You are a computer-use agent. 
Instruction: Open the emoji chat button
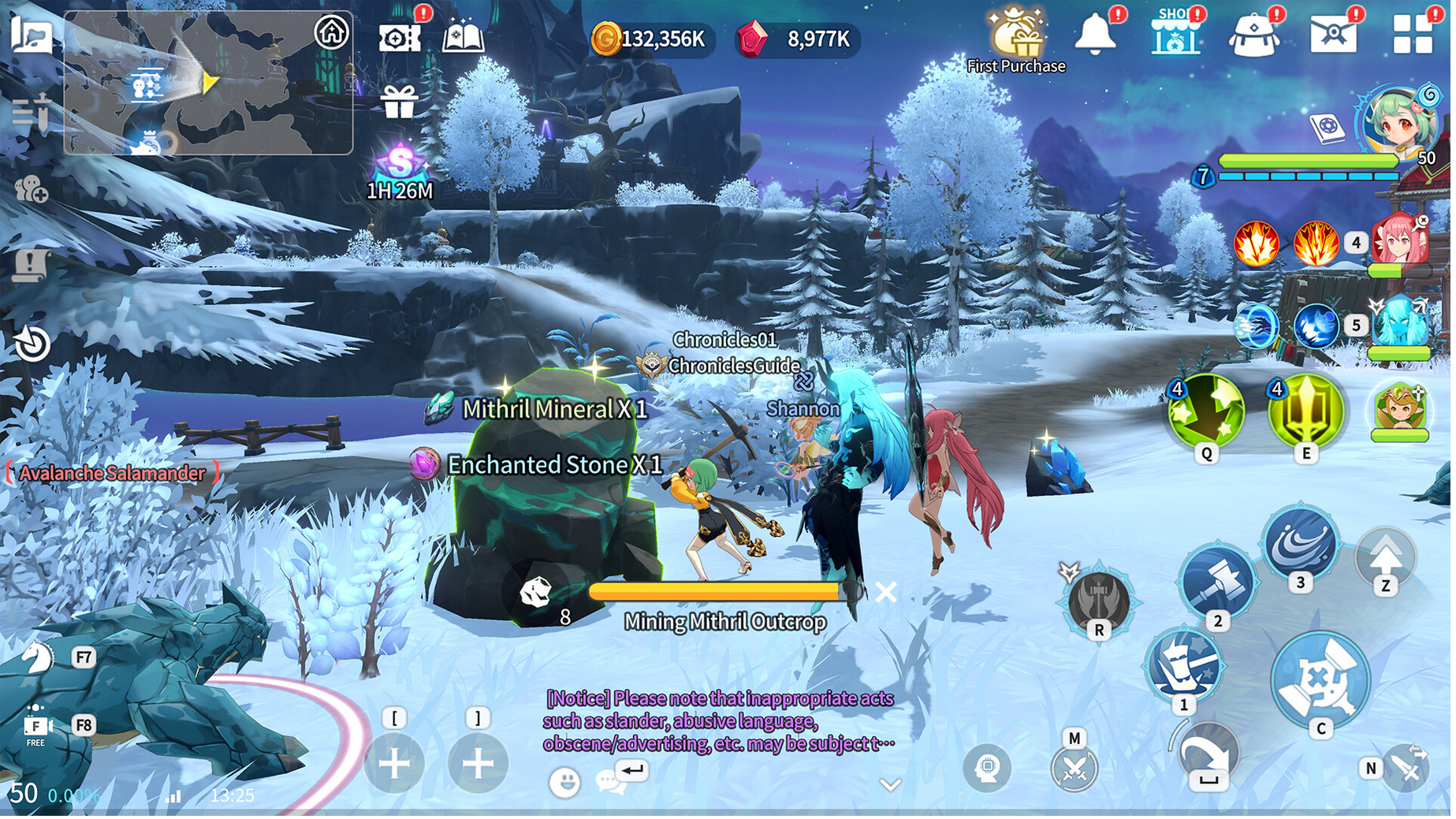(564, 782)
